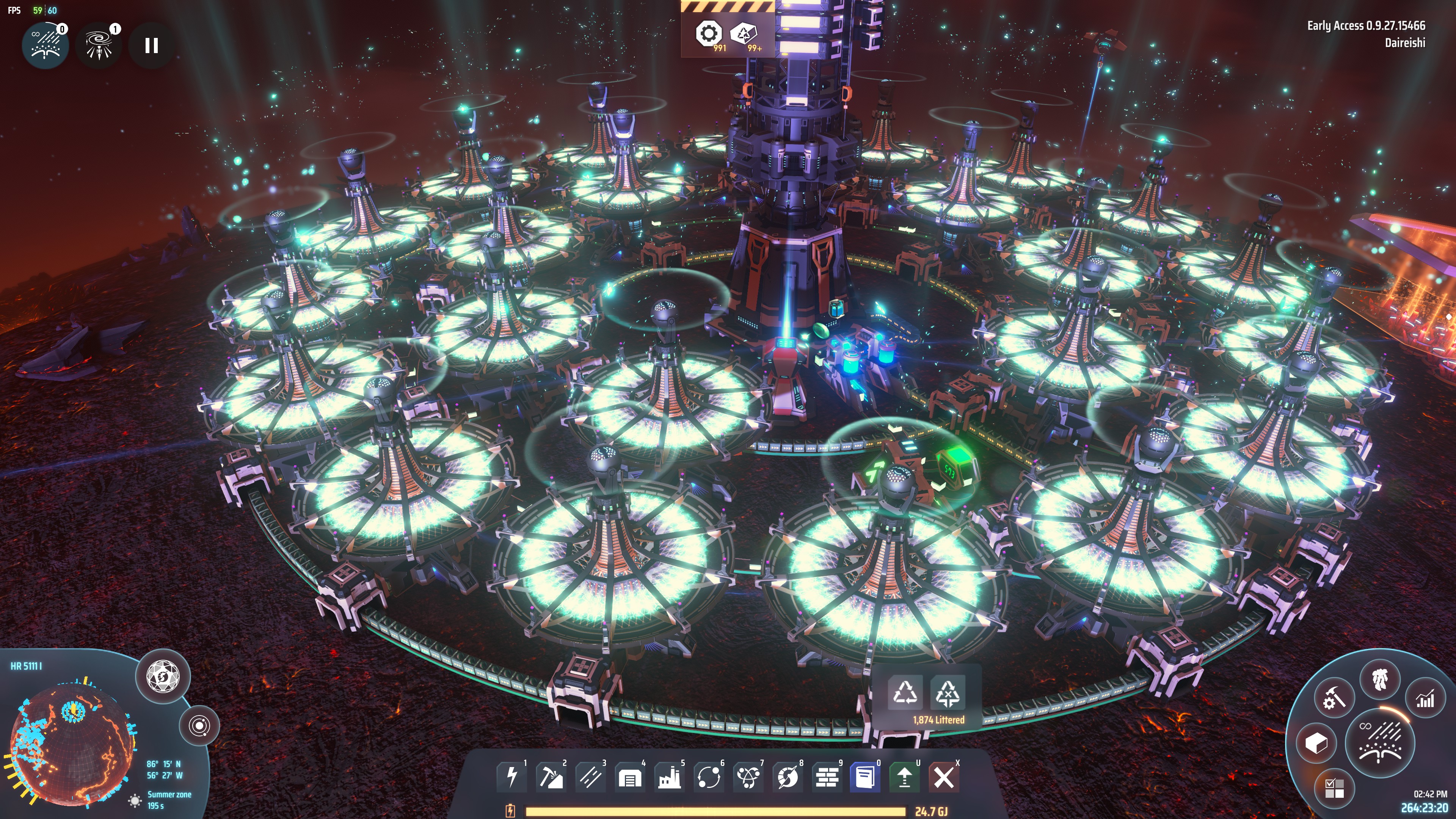Open the mecha panel icon
Image resolution: width=1456 pixels, height=819 pixels.
[x=1380, y=679]
